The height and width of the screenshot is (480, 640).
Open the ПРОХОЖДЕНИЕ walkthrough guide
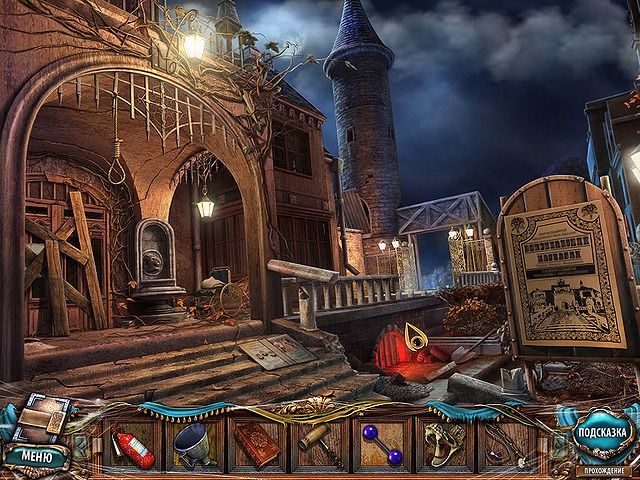coord(602,469)
